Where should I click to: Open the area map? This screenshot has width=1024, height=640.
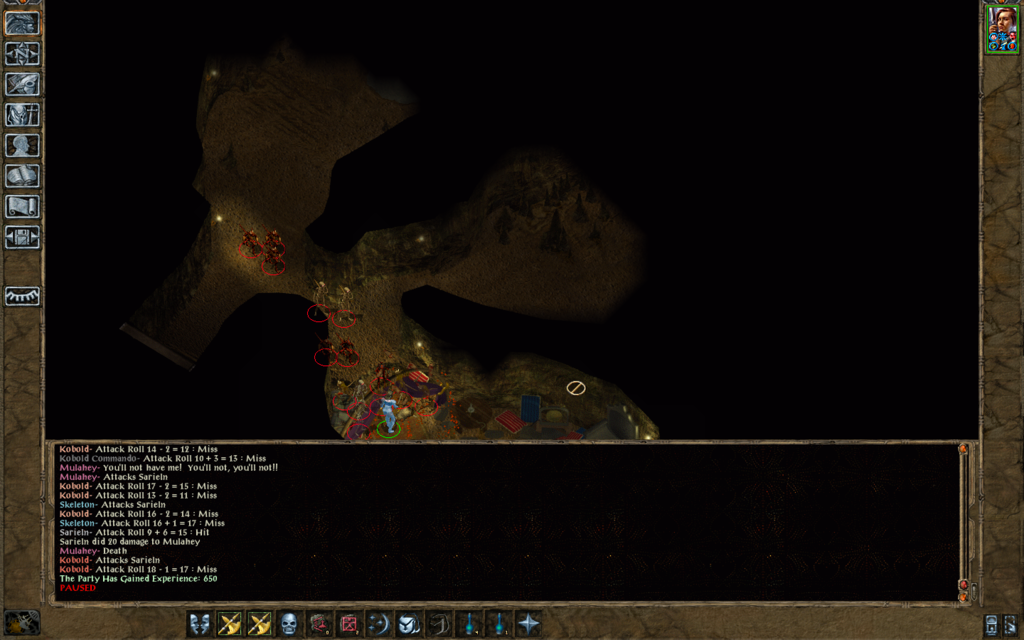(x=22, y=53)
